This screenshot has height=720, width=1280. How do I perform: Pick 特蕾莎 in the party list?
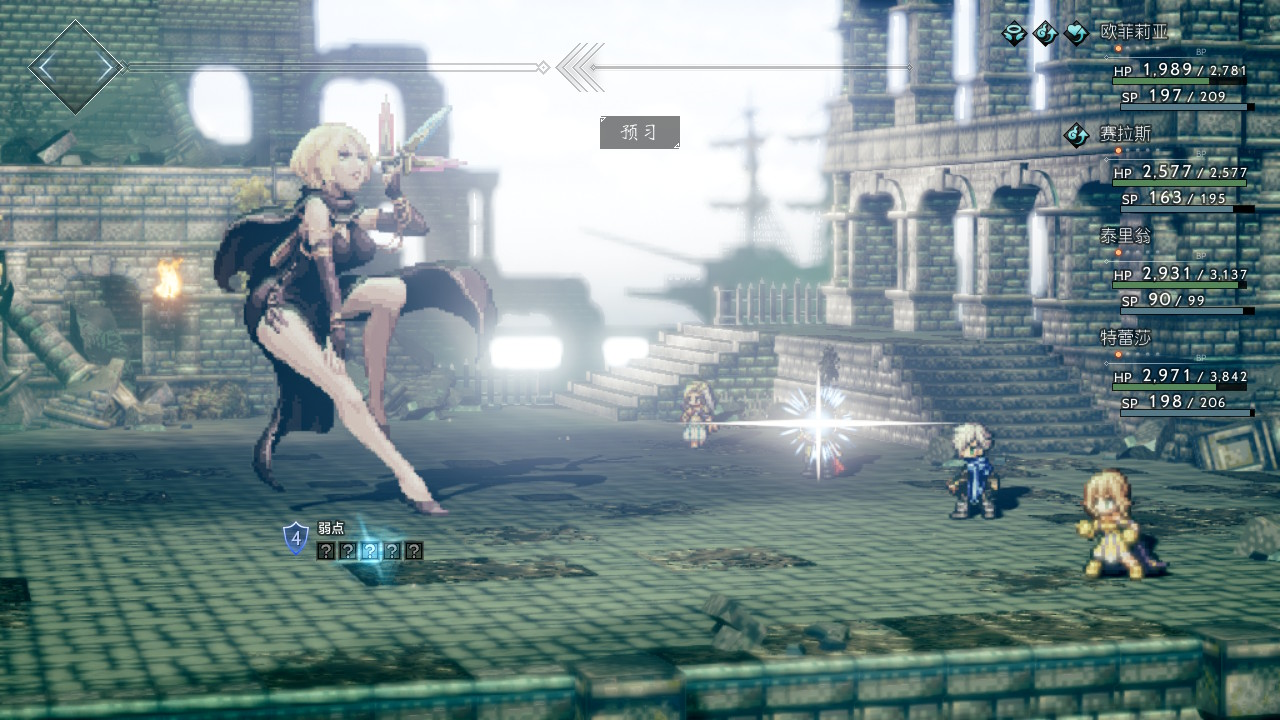click(x=1125, y=338)
